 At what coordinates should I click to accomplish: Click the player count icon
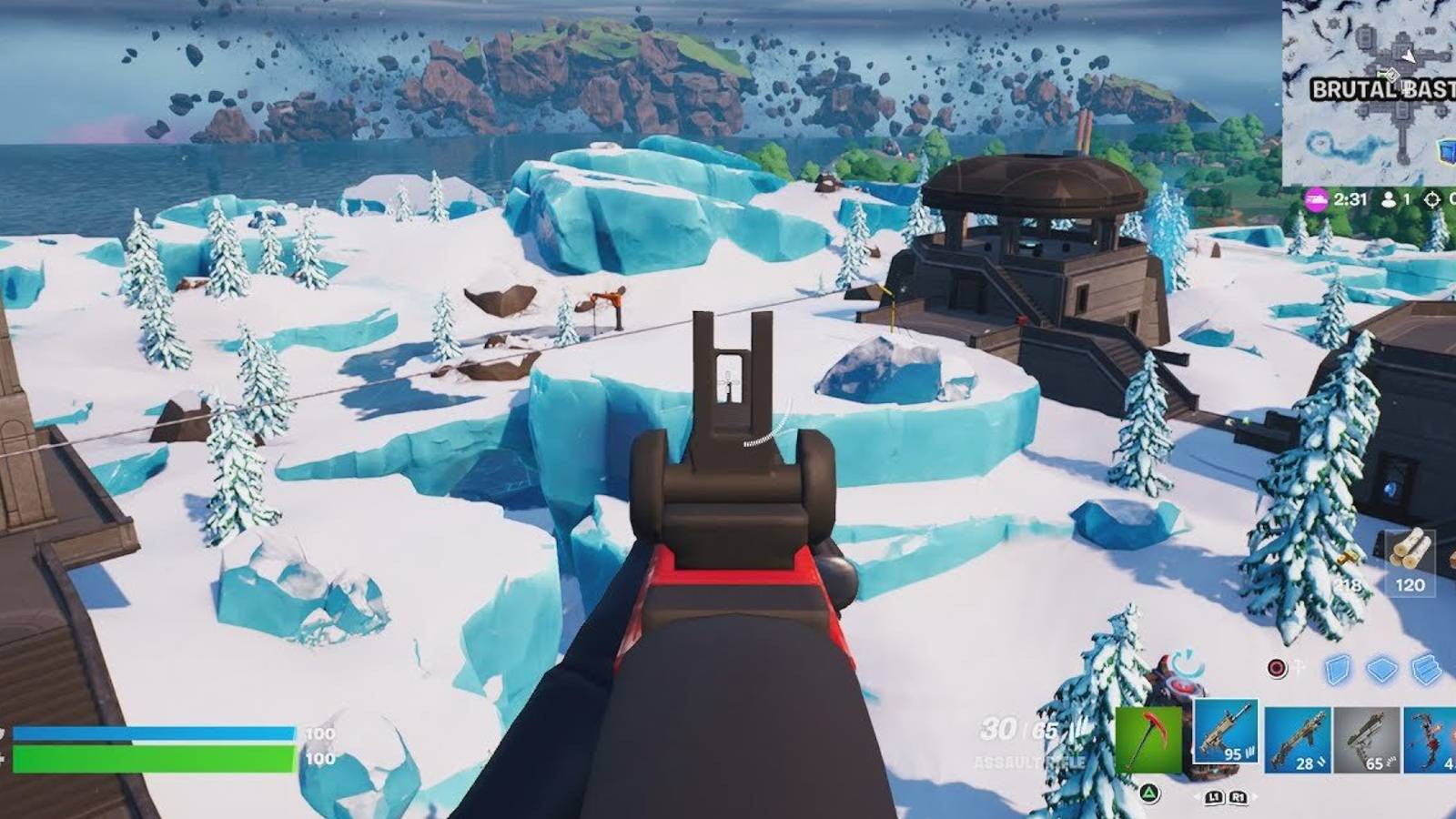point(1388,200)
